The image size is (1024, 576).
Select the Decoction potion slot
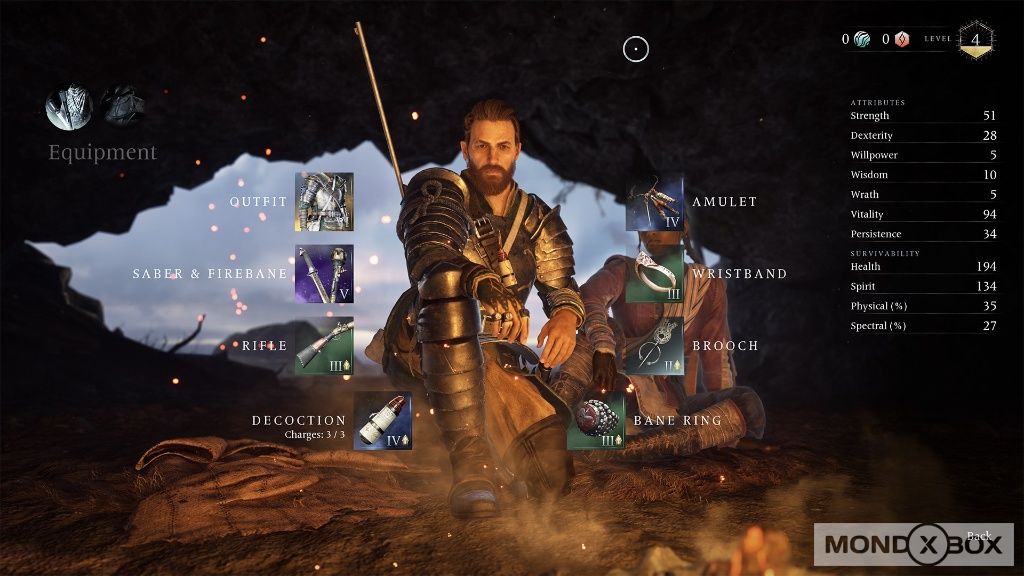coord(382,421)
